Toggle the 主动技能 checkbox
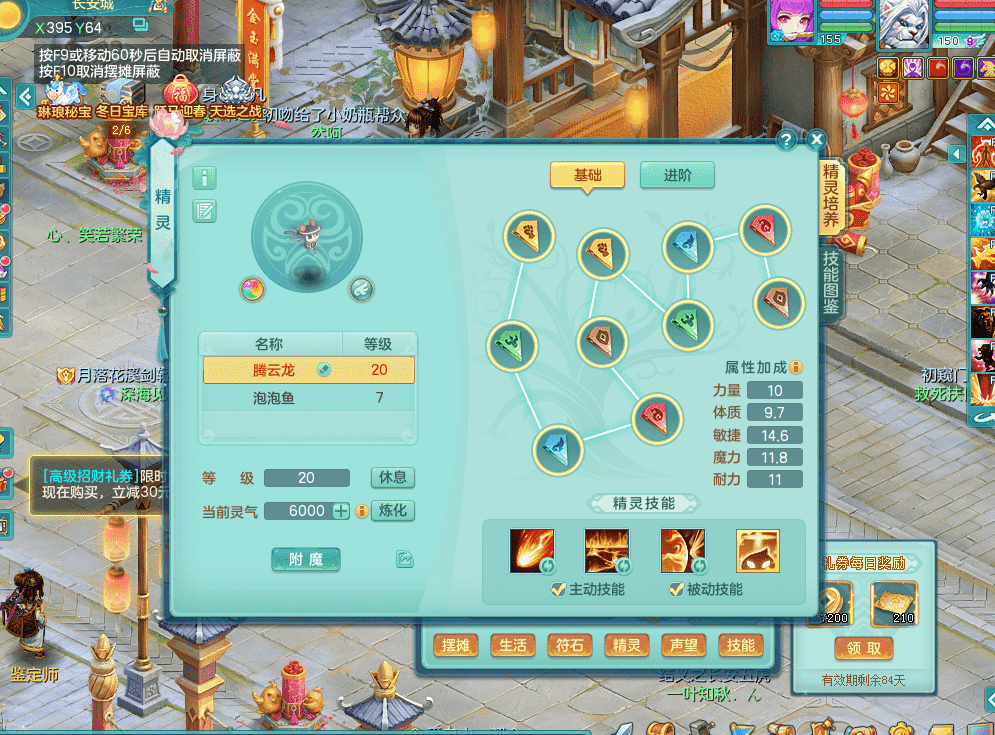The image size is (995, 735). pos(559,589)
